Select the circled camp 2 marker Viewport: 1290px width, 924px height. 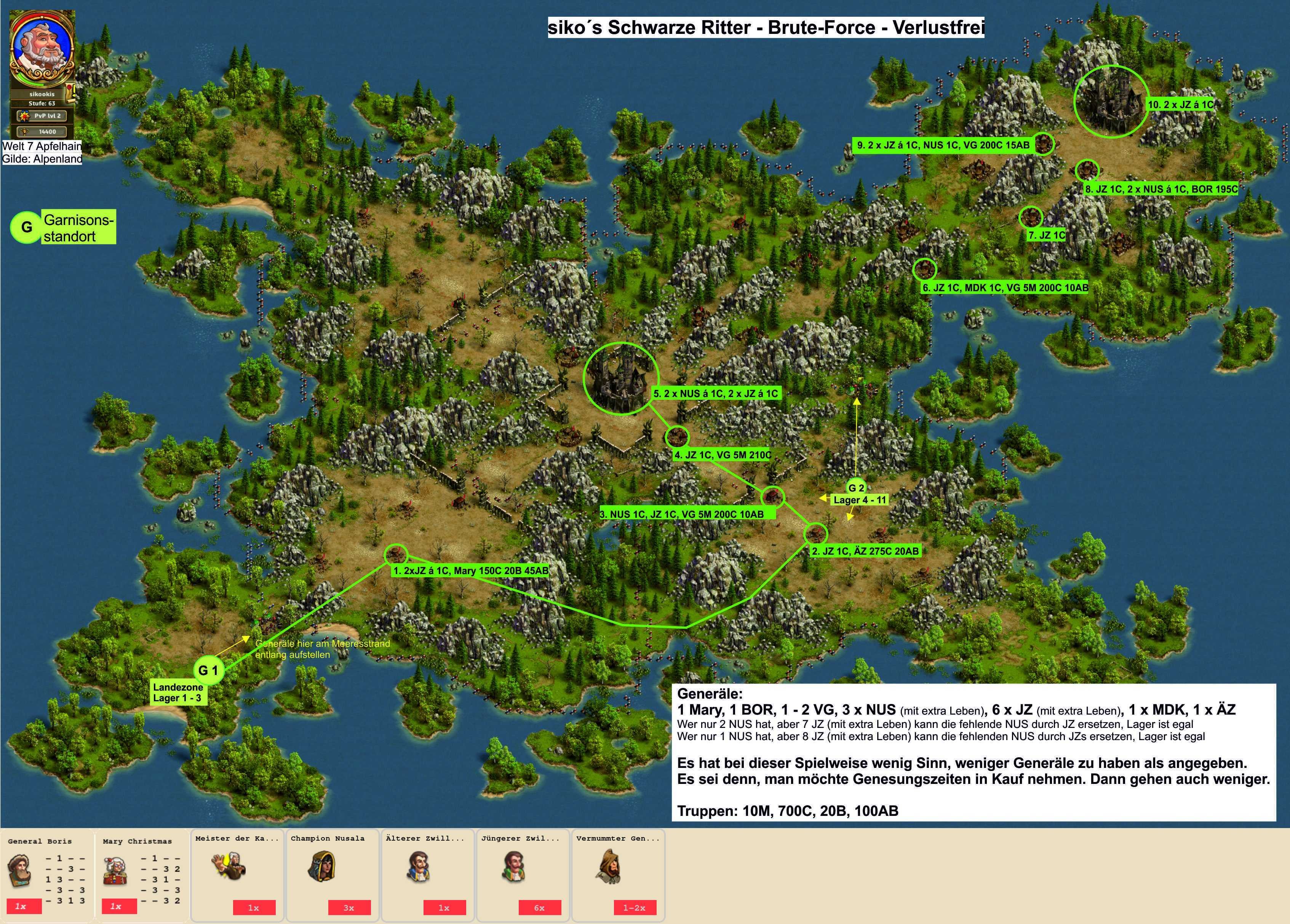pyautogui.click(x=816, y=533)
